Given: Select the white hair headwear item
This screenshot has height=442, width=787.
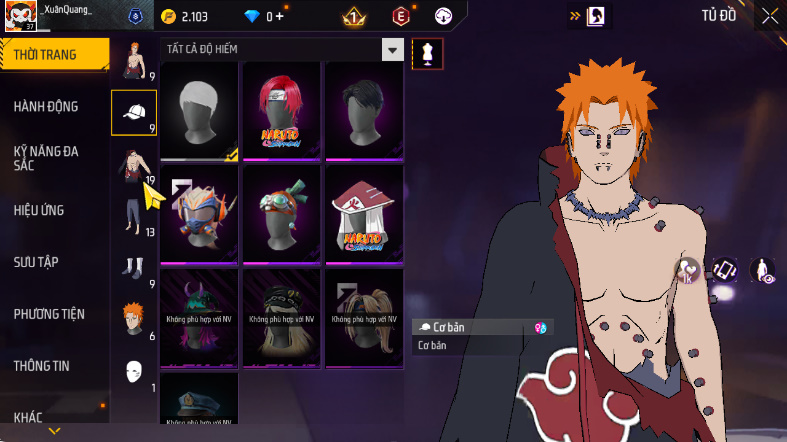Looking at the screenshot, I should point(199,110).
